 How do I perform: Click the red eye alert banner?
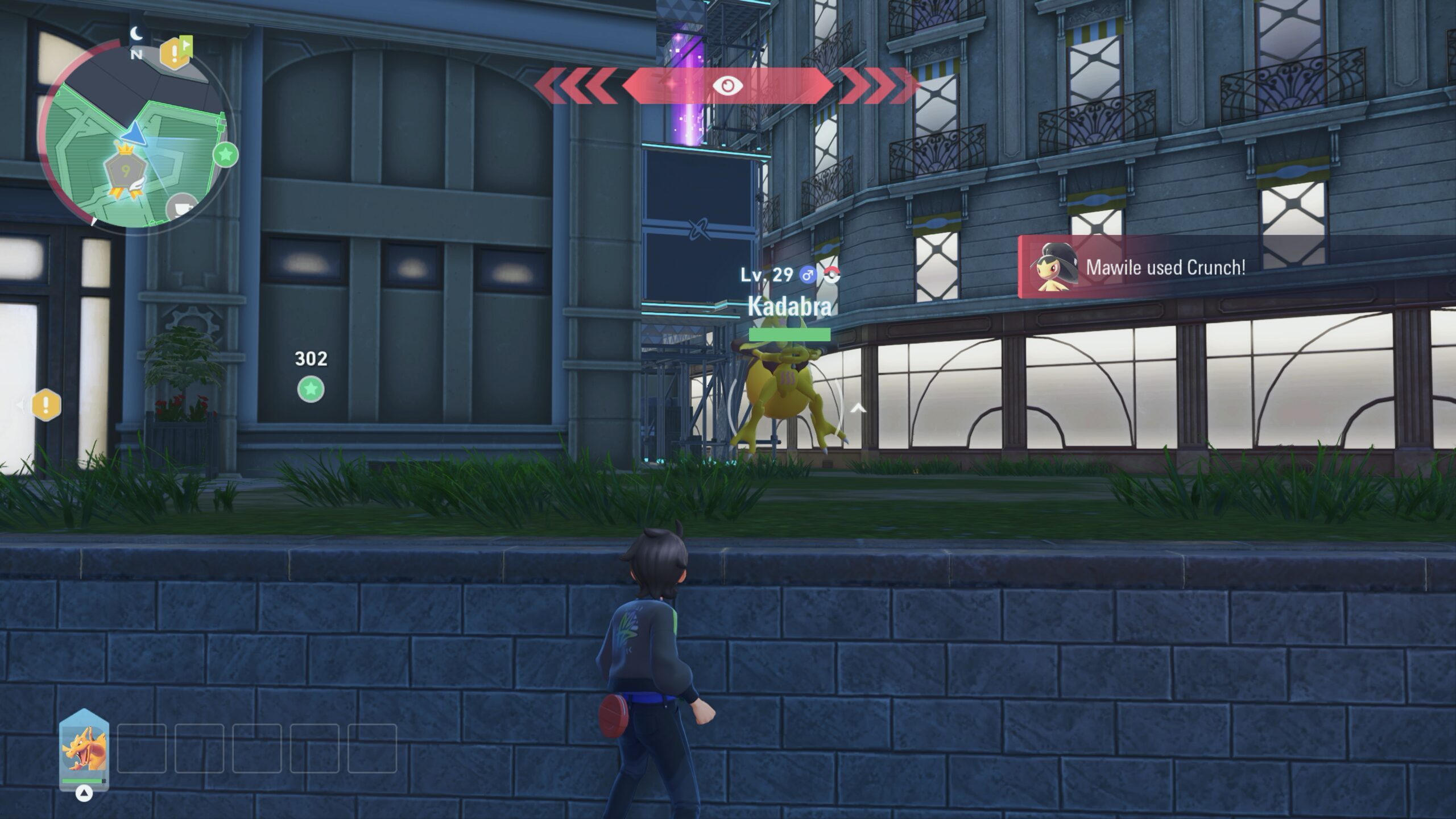tap(727, 86)
